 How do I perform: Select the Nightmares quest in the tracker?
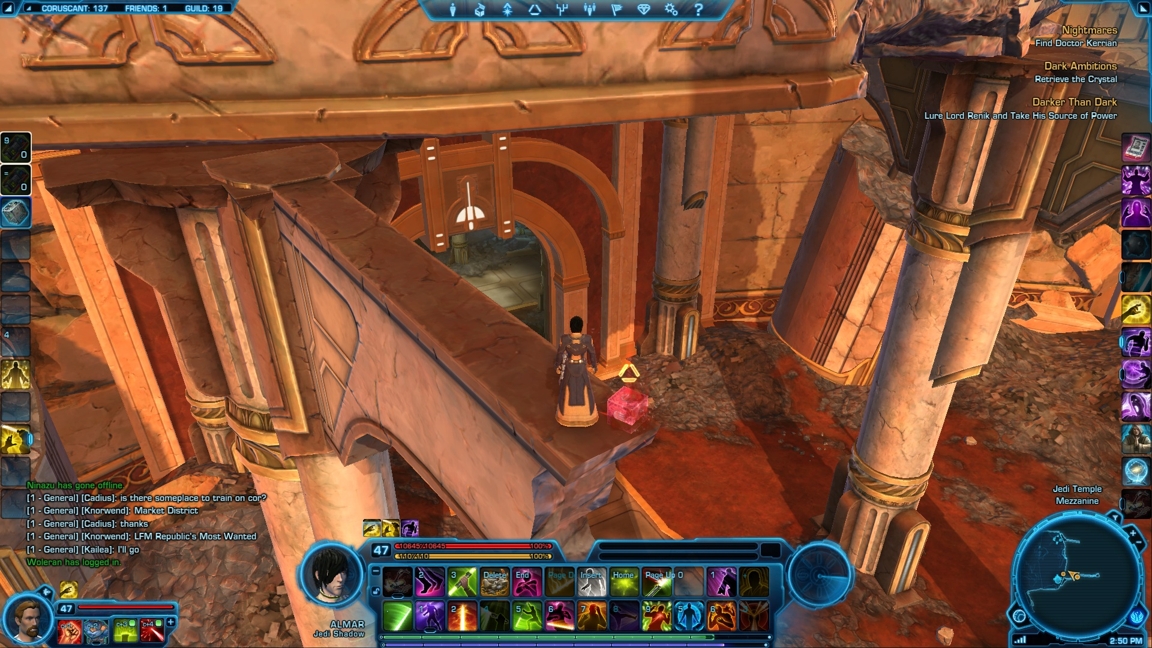1088,31
